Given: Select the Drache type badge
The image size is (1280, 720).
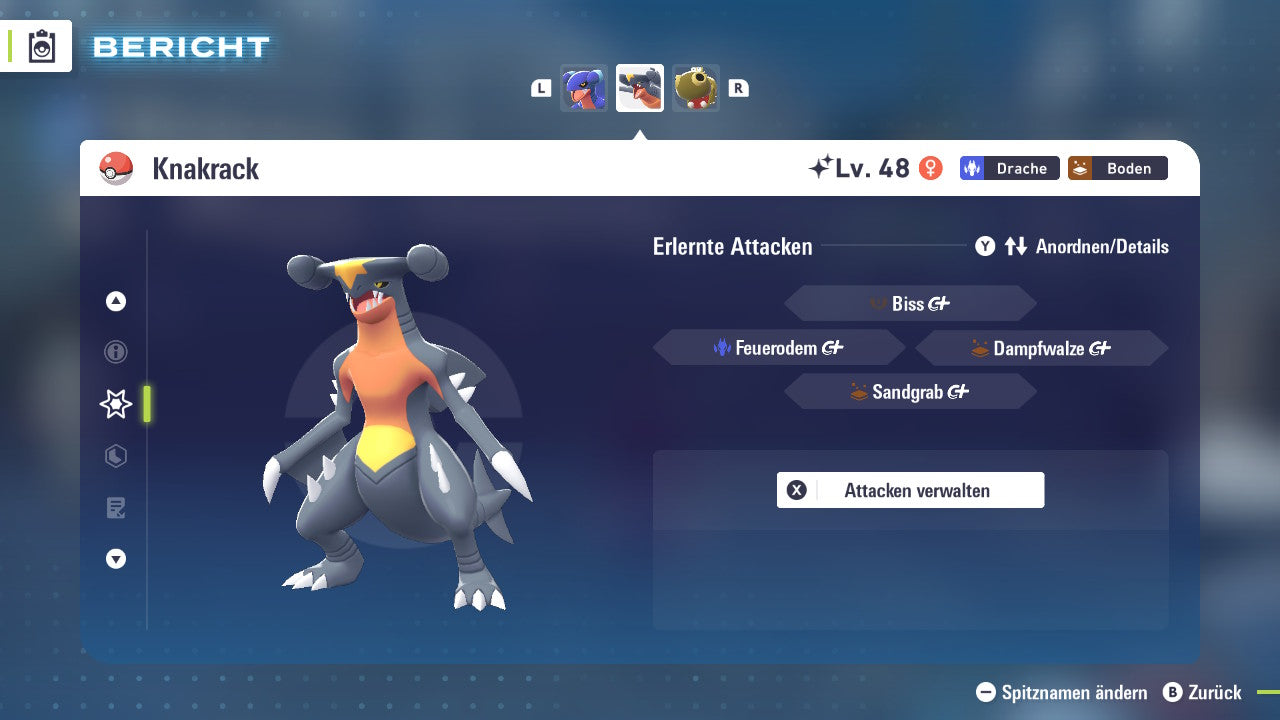Looking at the screenshot, I should 1009,168.
